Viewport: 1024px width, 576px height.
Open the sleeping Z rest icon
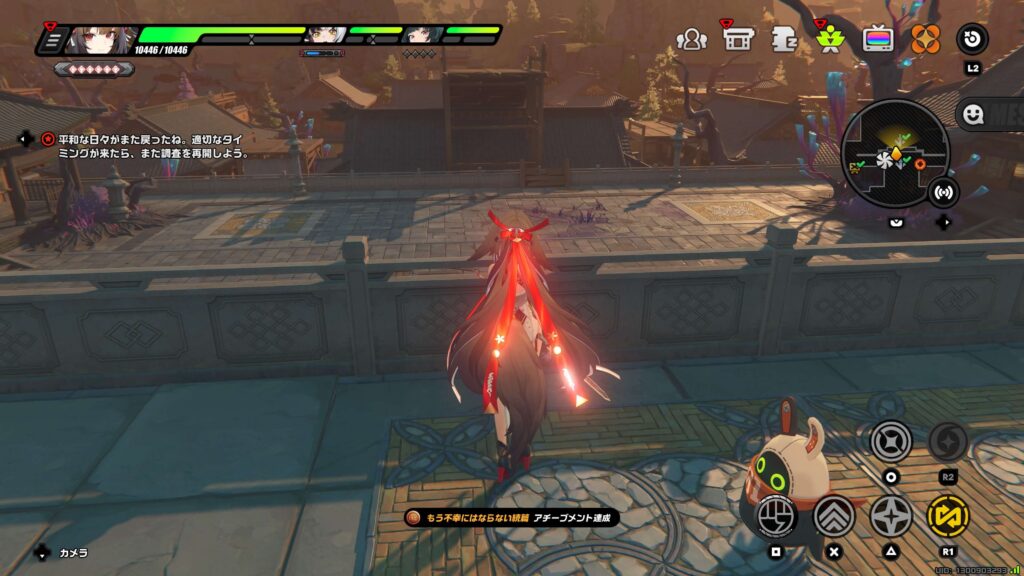tap(784, 40)
